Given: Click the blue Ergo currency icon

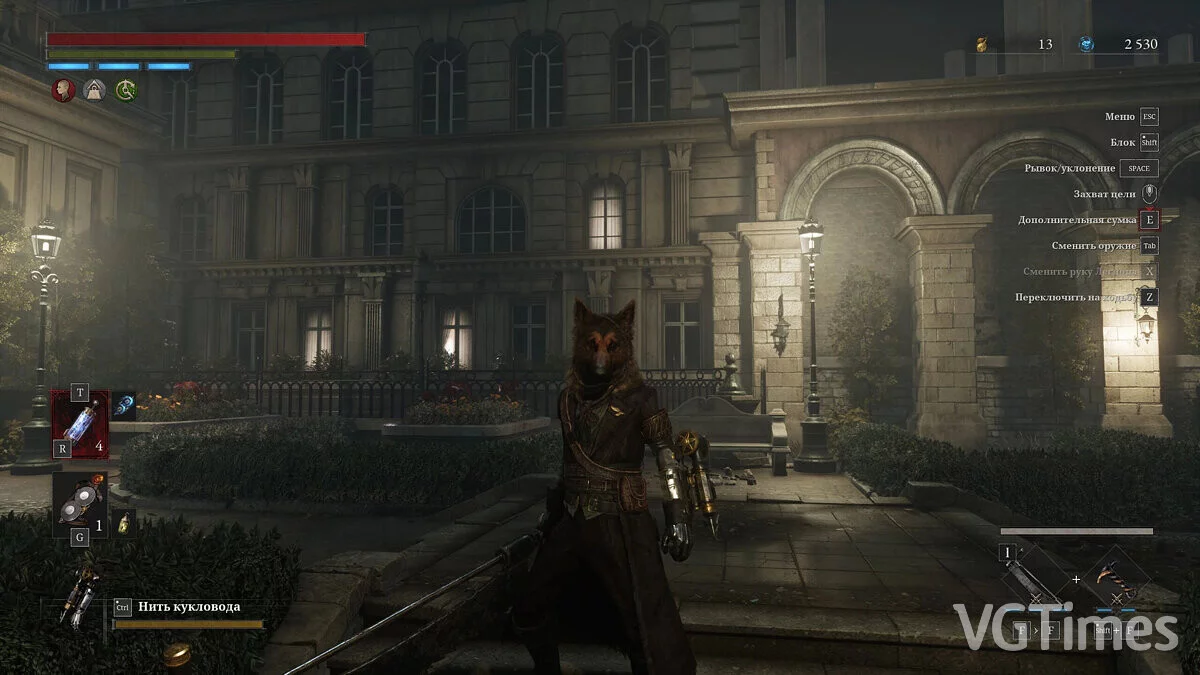Looking at the screenshot, I should [1087, 44].
